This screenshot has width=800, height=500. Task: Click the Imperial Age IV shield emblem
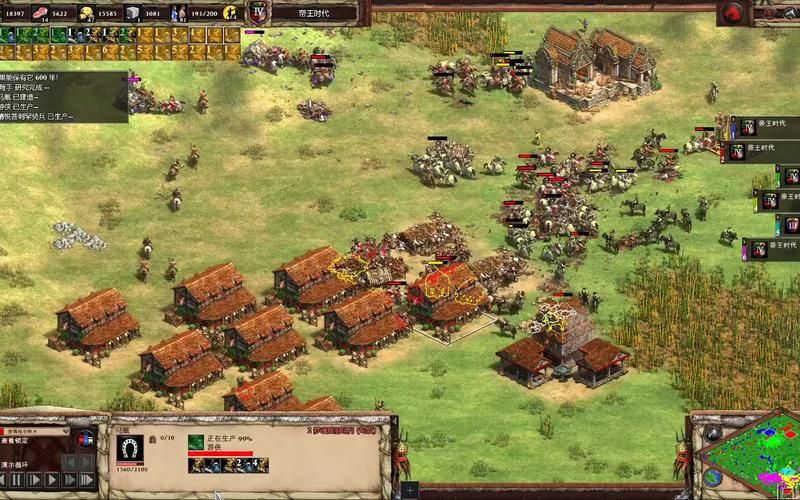pyautogui.click(x=259, y=13)
